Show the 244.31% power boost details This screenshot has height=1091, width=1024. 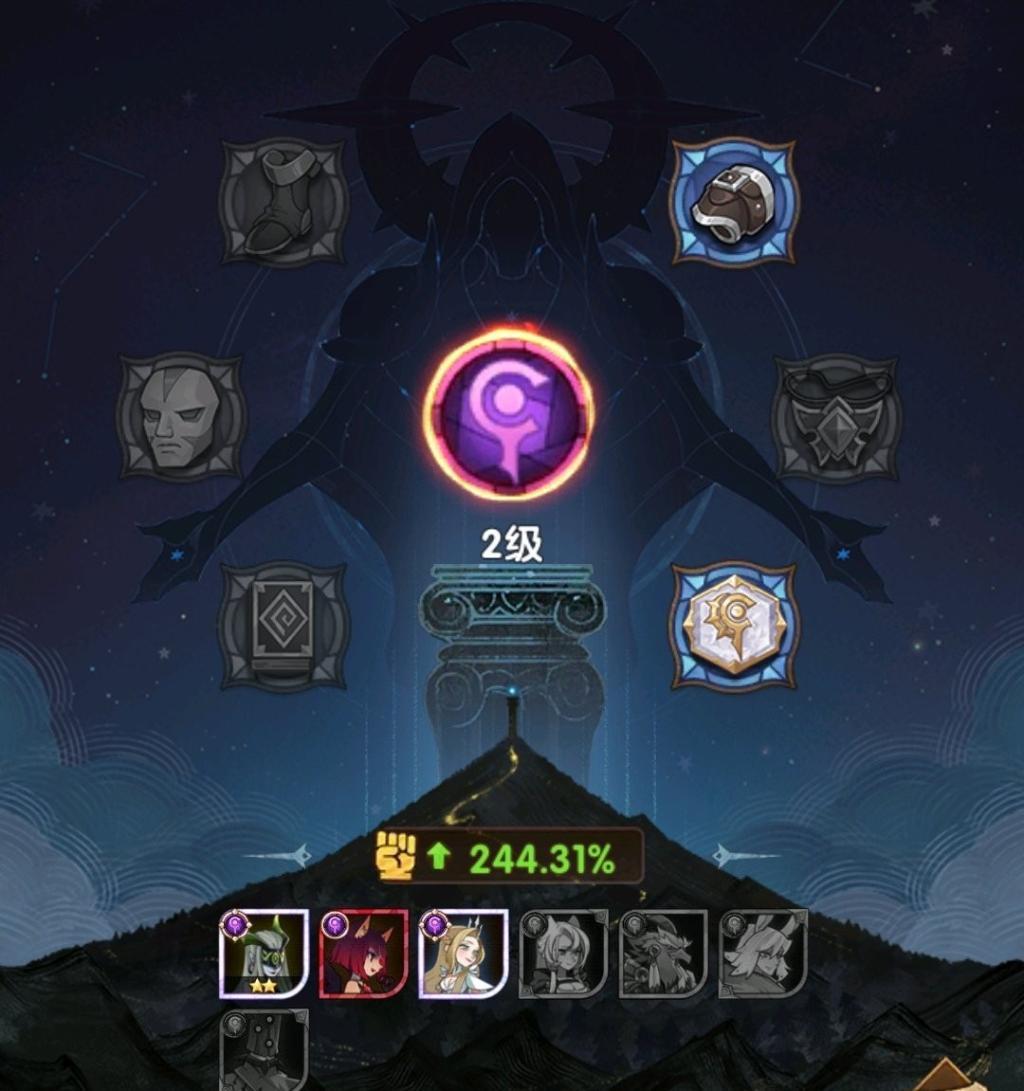pos(509,857)
